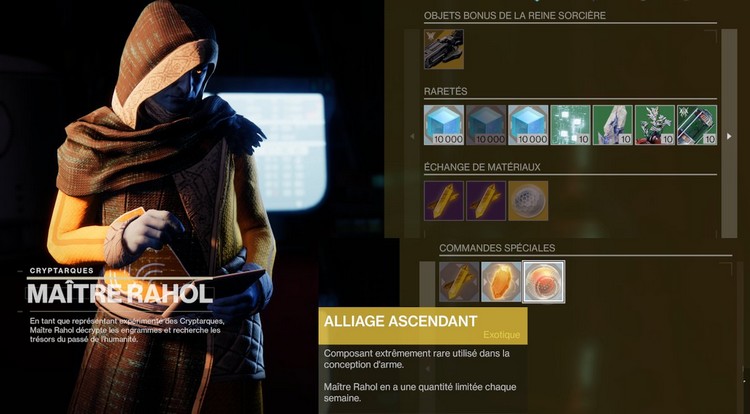
Task: Pick the spiky white plant material
Action: click(x=655, y=125)
